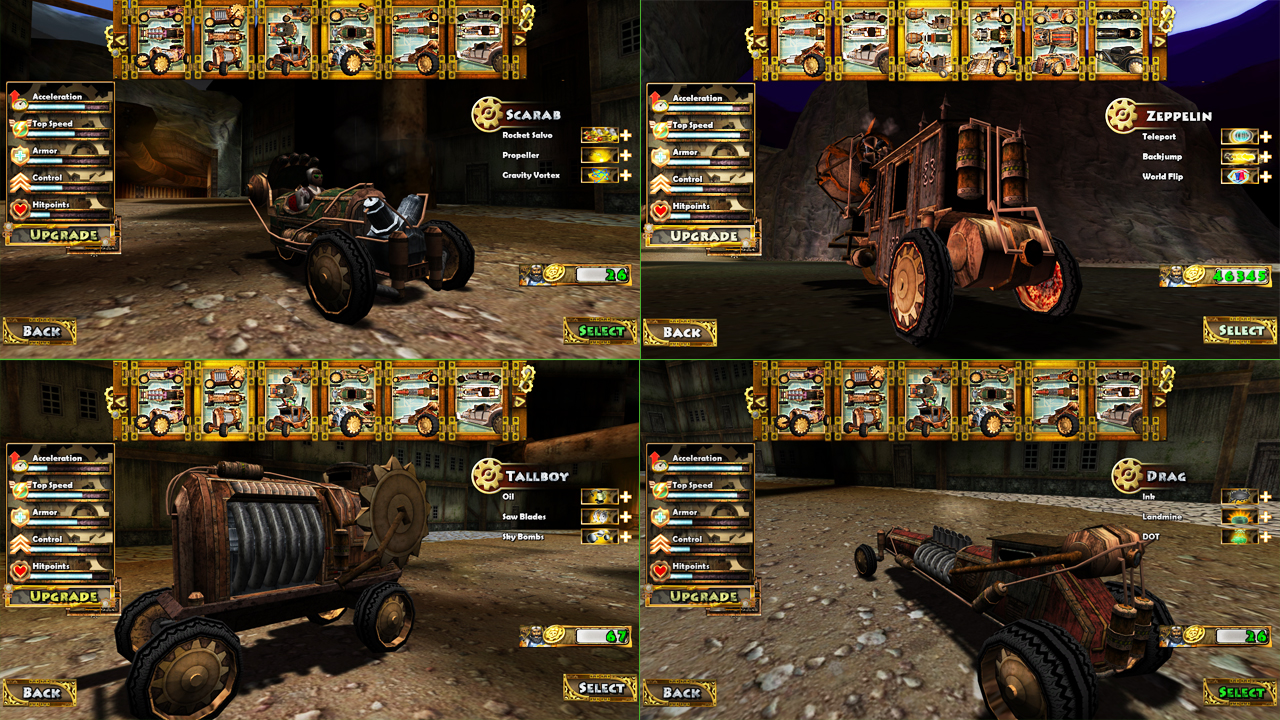Viewport: 1280px width, 720px height.
Task: Select the Sky Bombs ability icon
Action: coord(601,536)
